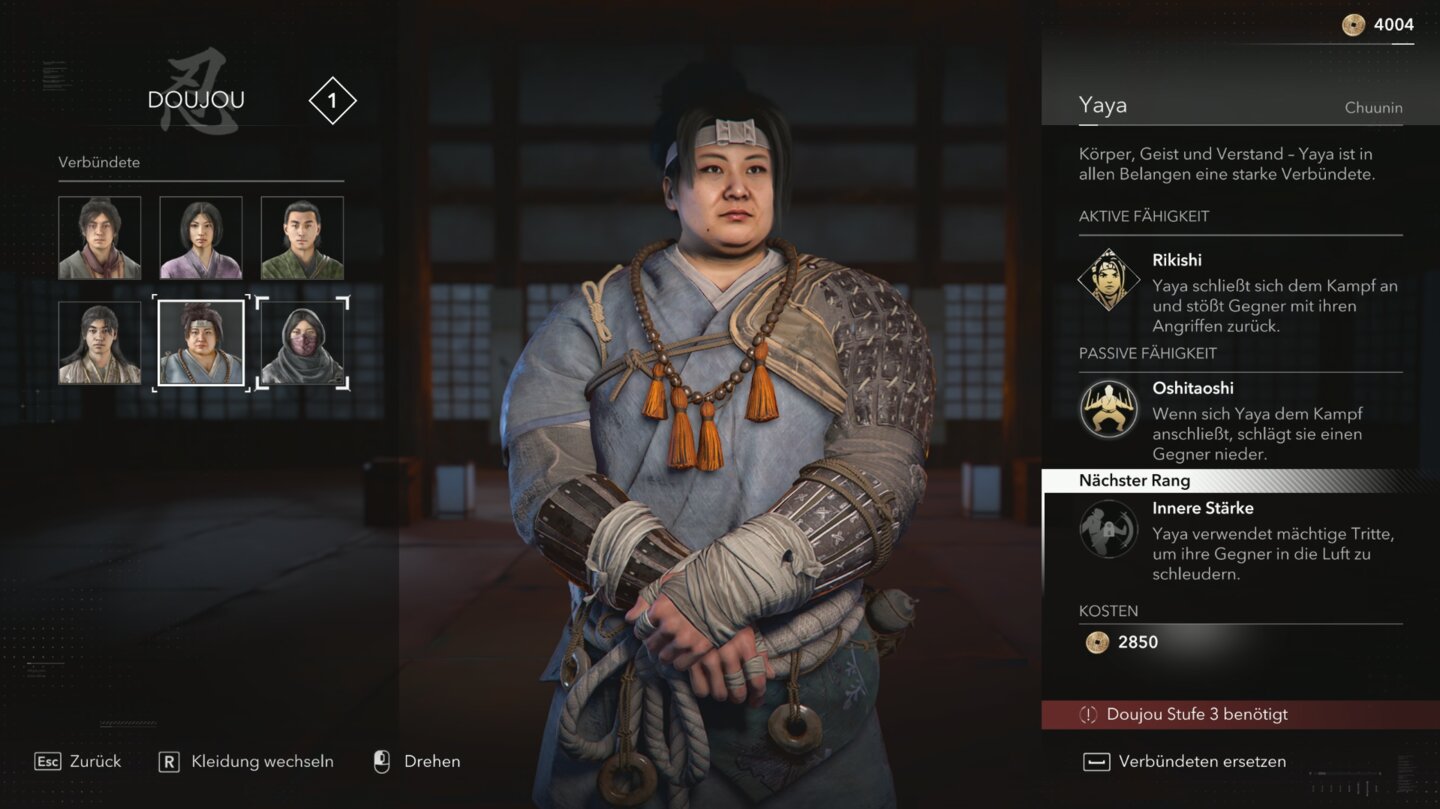Select Yaya's portrait with the headband
This screenshot has height=809, width=1440.
tap(201, 342)
